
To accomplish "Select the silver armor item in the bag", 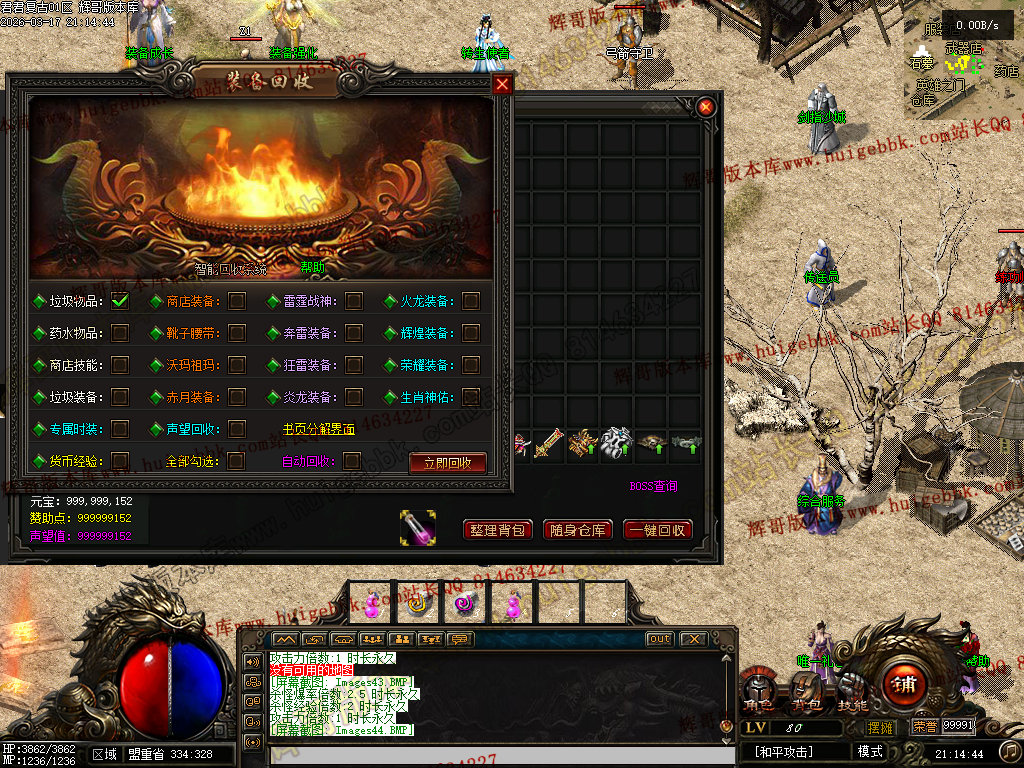I will pyautogui.click(x=616, y=443).
